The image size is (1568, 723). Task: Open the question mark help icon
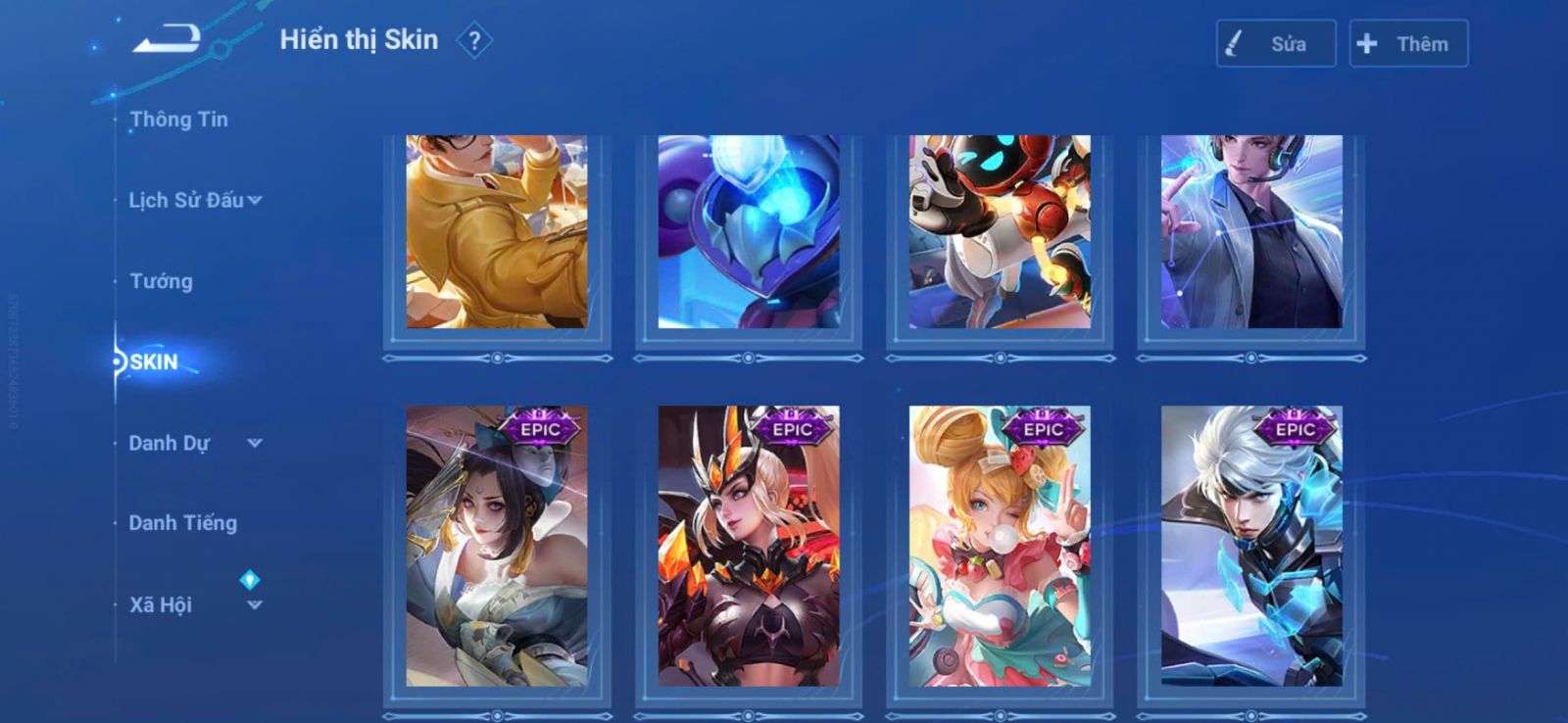click(x=474, y=41)
